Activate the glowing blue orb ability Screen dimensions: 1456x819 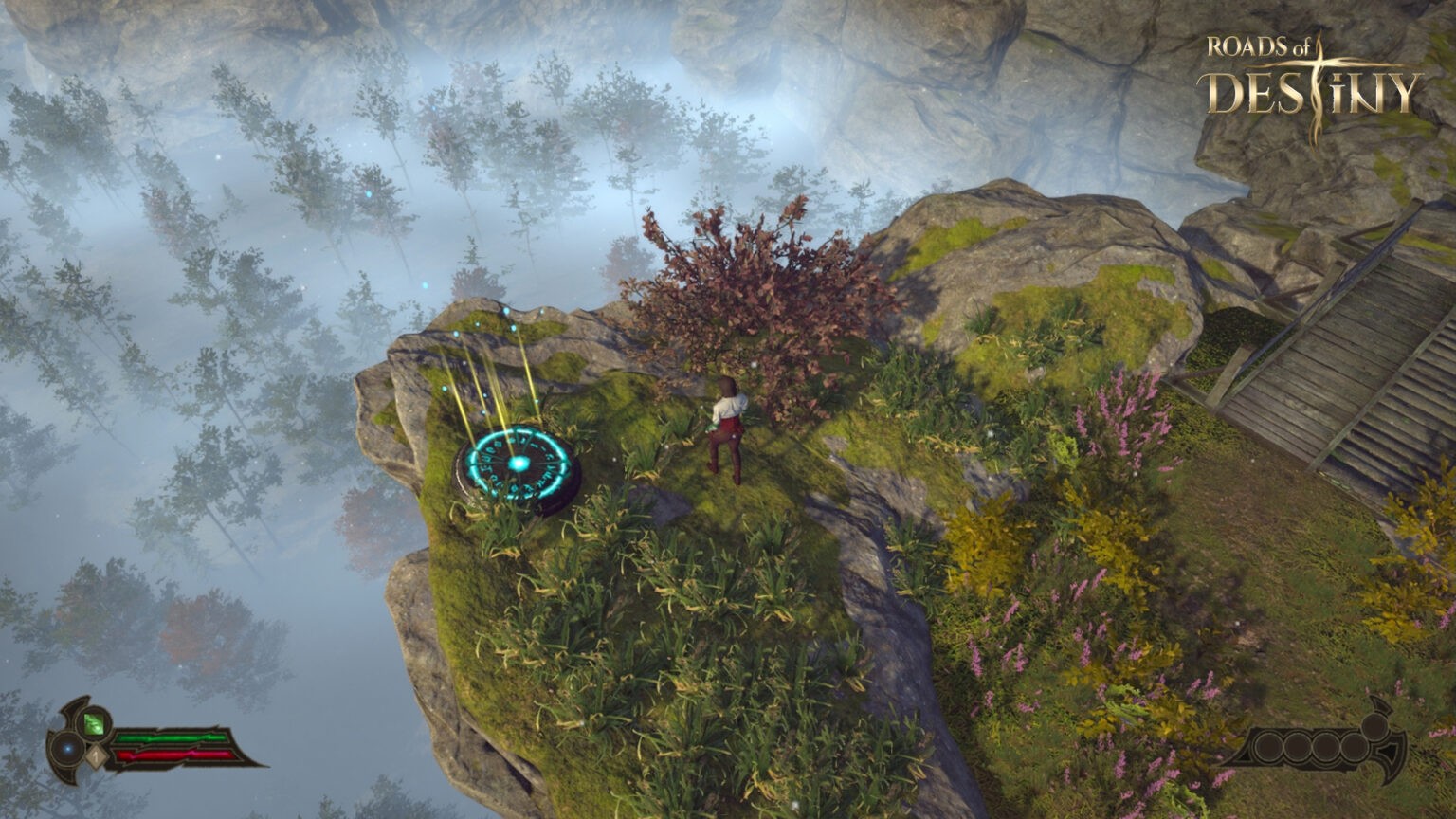pyautogui.click(x=67, y=751)
